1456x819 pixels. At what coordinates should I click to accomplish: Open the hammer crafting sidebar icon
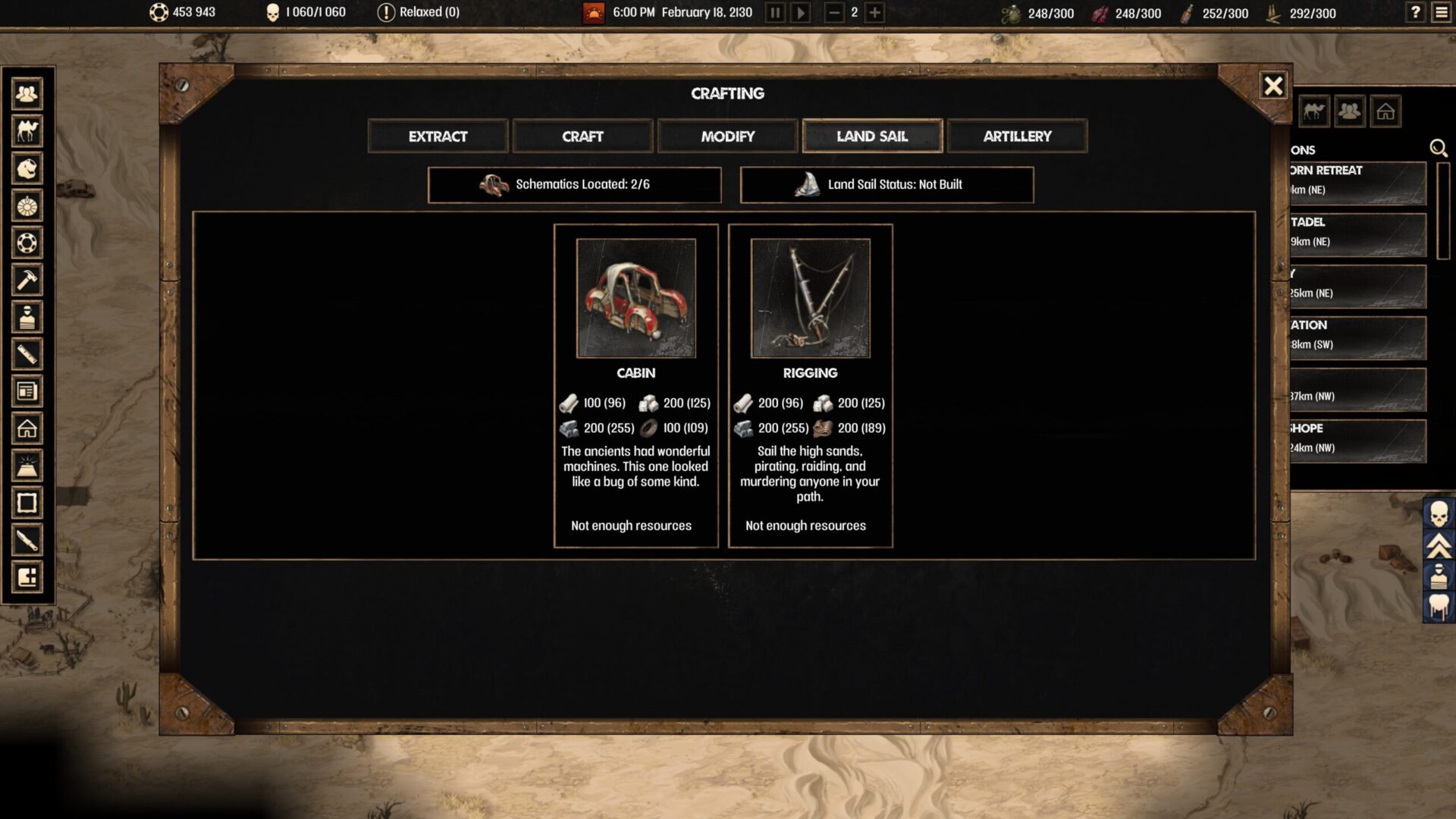pyautogui.click(x=27, y=280)
